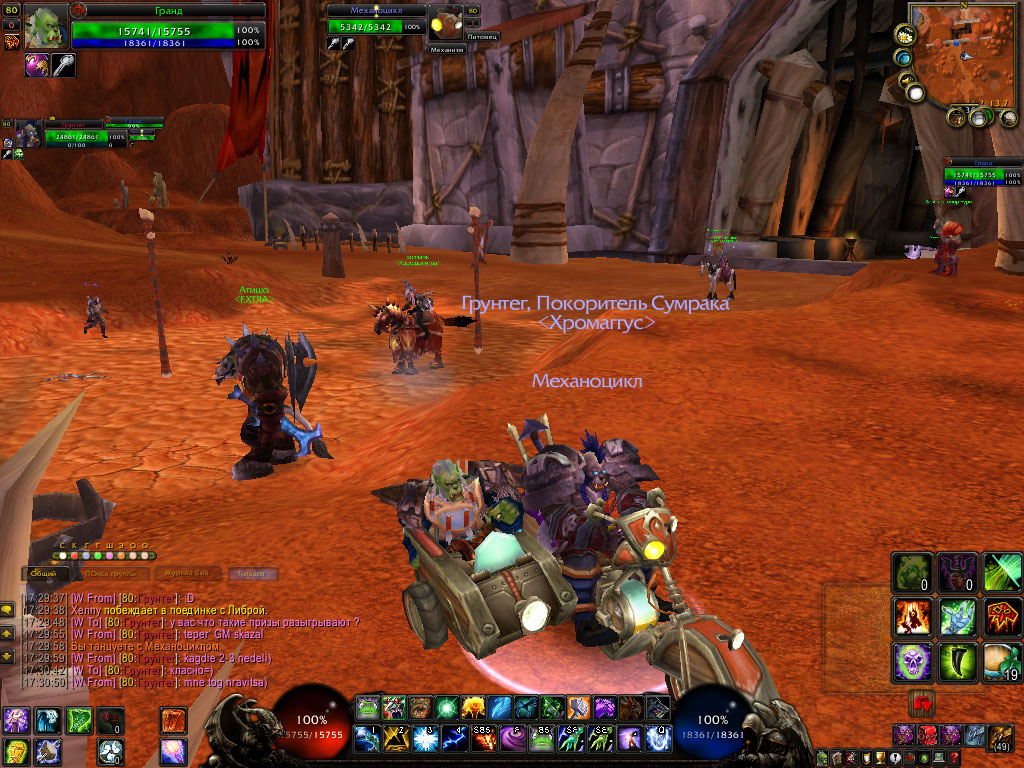Screen dimensions: 1024x768
Task: Select the Гильдия chat tab
Action: pyautogui.click(x=252, y=574)
